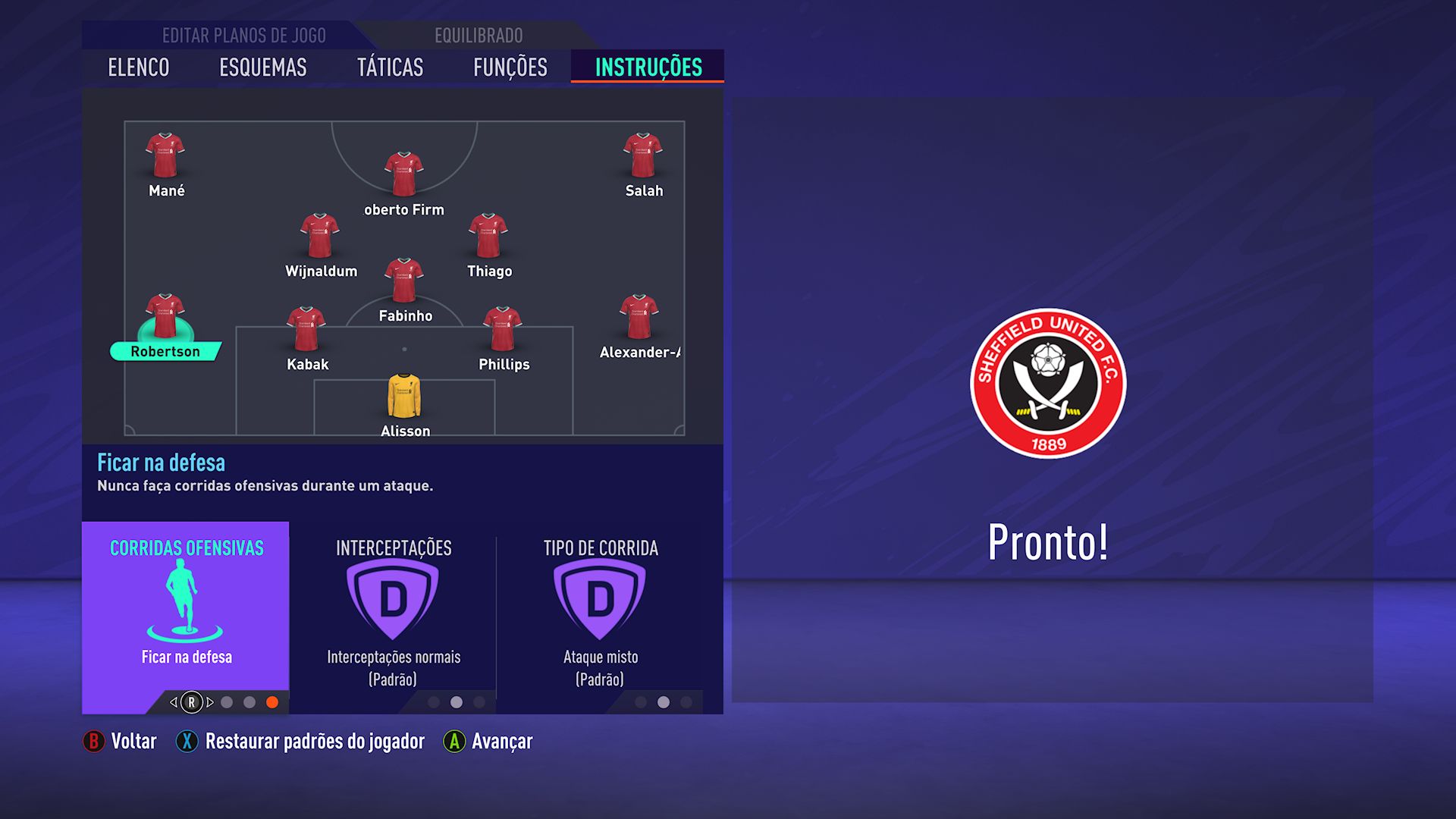Go to the Funções tab
The width and height of the screenshot is (1456, 819).
click(510, 67)
